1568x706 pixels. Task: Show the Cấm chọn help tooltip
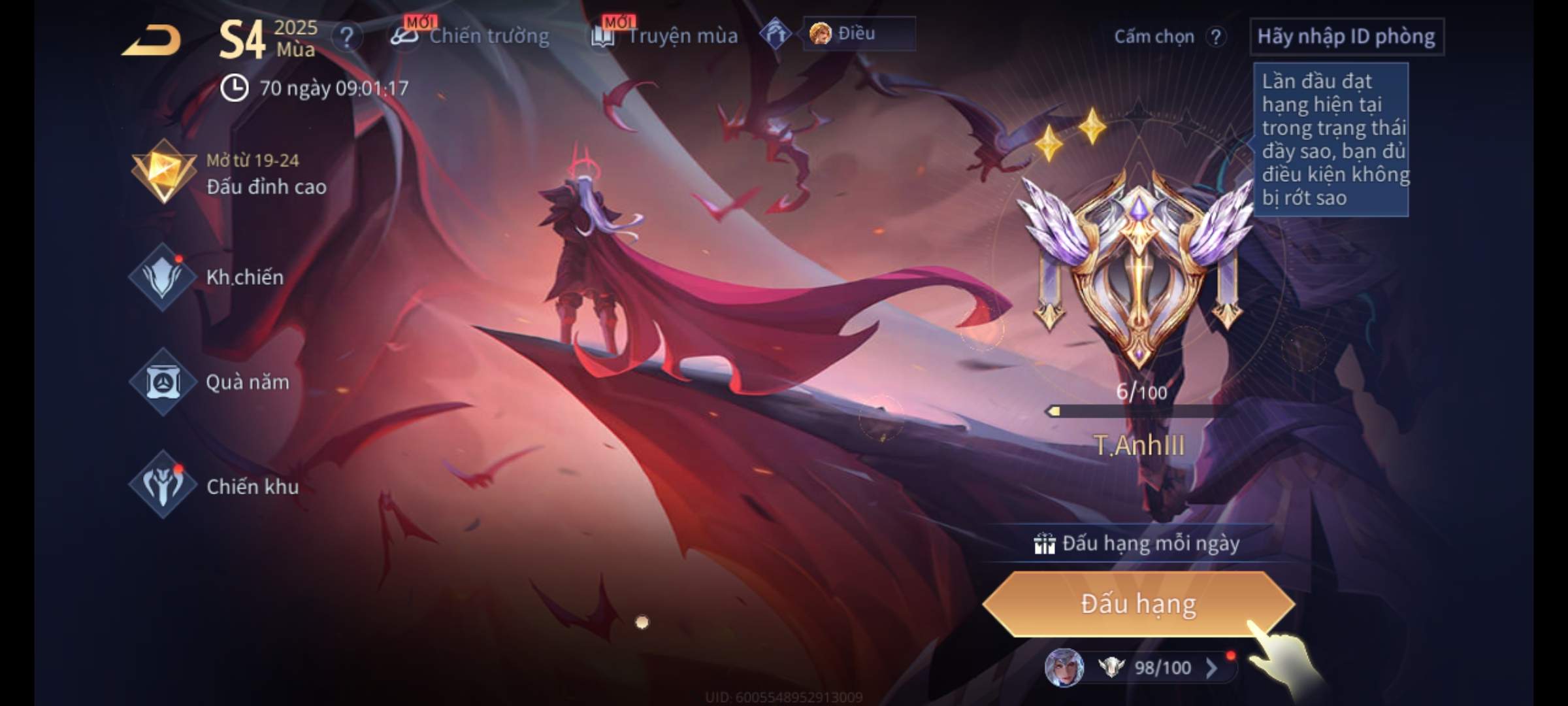tap(1215, 37)
